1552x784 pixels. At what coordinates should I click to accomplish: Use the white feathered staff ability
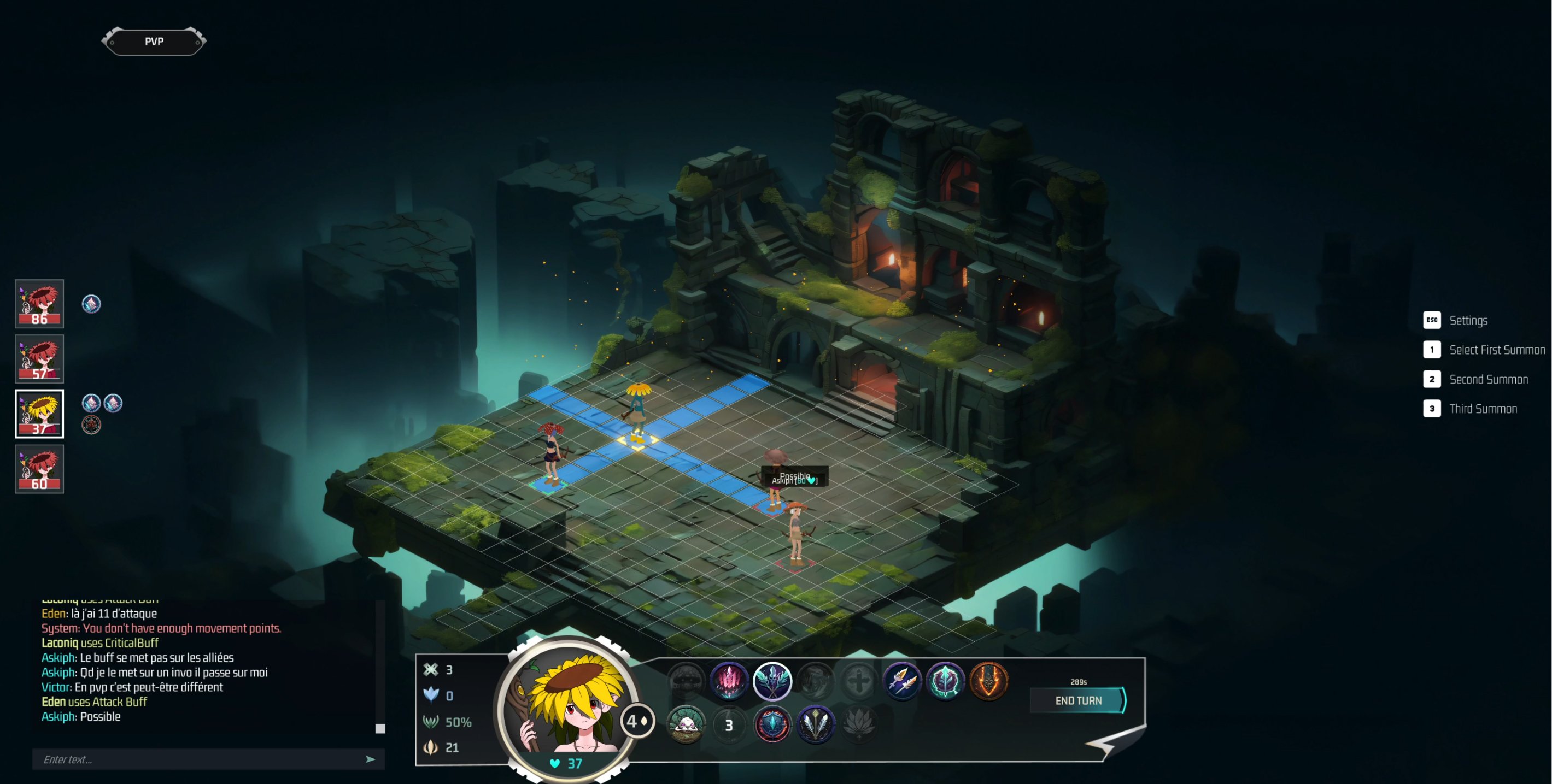(x=816, y=724)
